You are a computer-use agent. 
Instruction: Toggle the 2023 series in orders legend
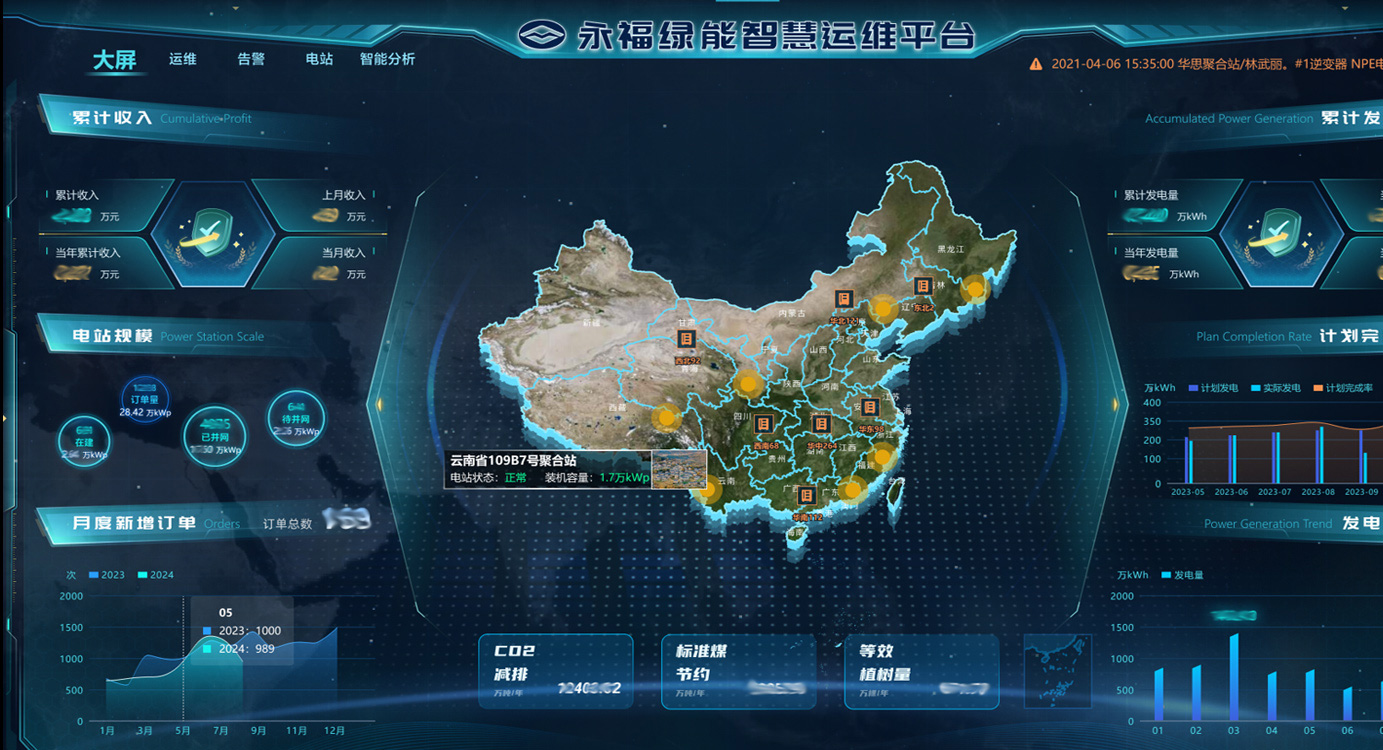[106, 575]
